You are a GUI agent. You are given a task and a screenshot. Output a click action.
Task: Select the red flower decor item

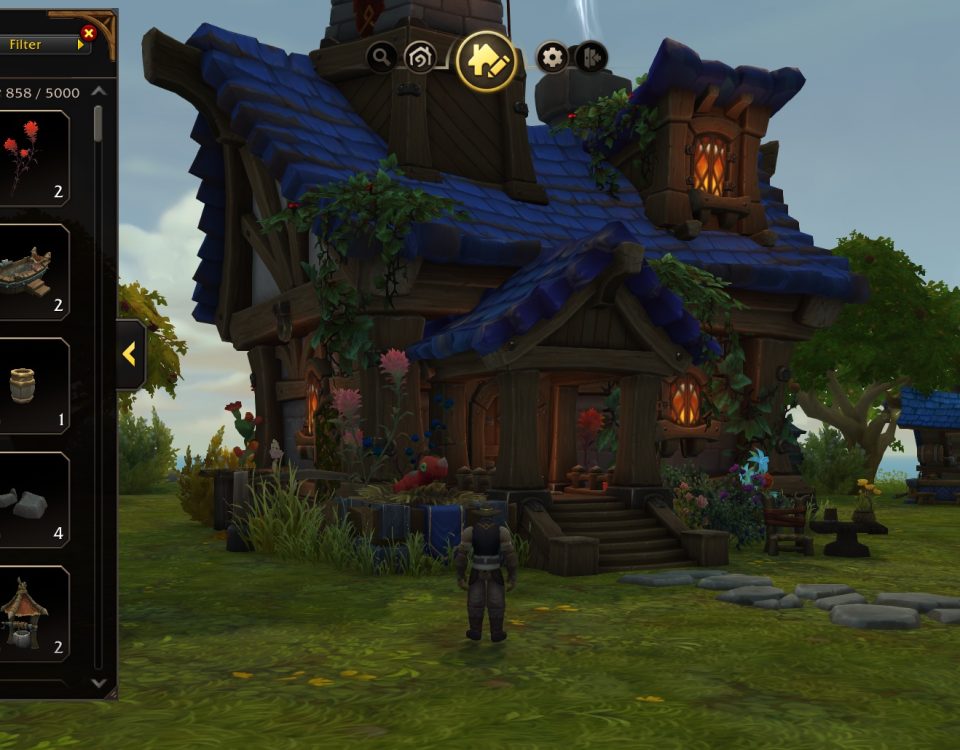(33, 158)
